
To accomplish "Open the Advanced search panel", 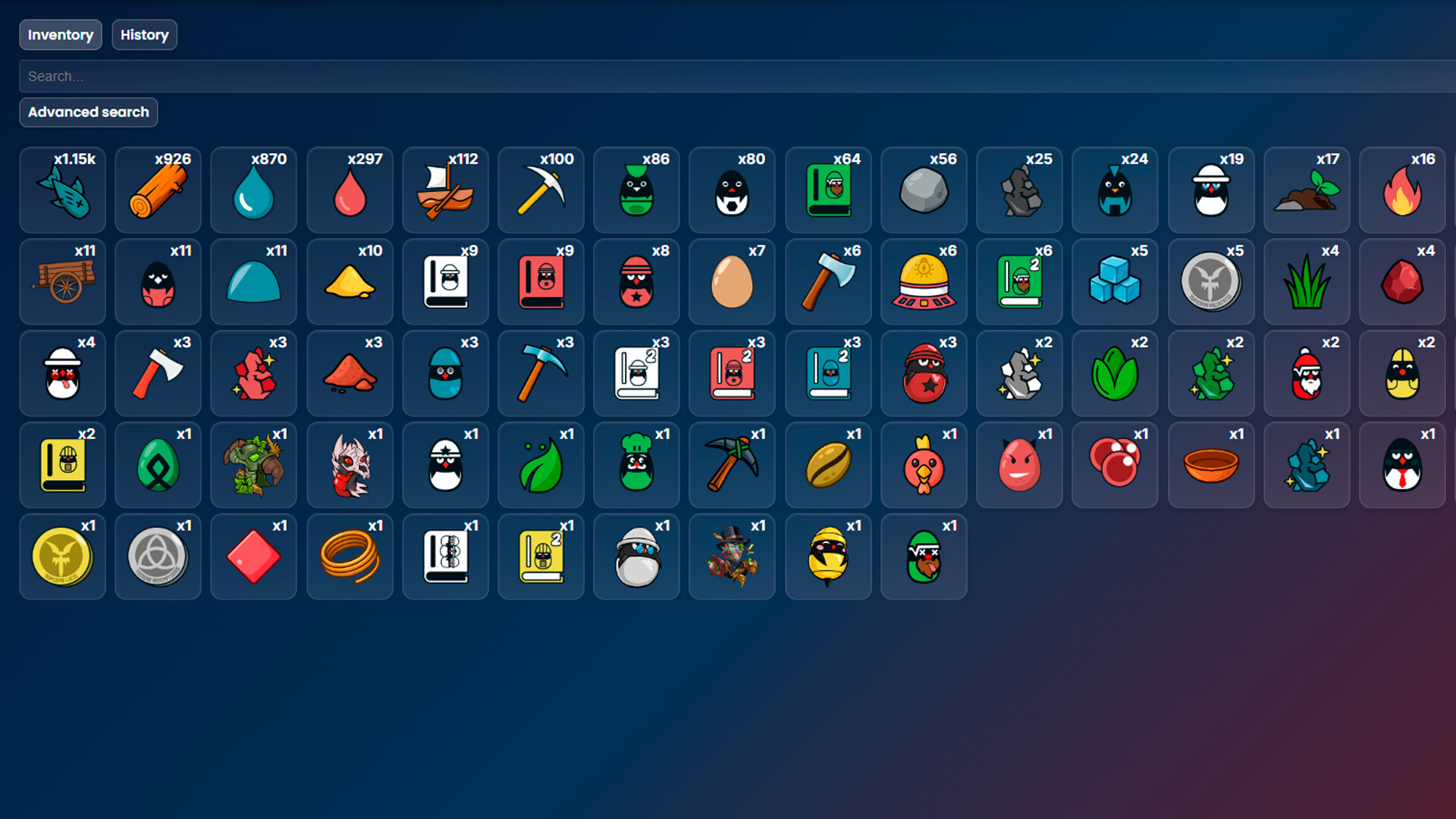I will coord(88,112).
